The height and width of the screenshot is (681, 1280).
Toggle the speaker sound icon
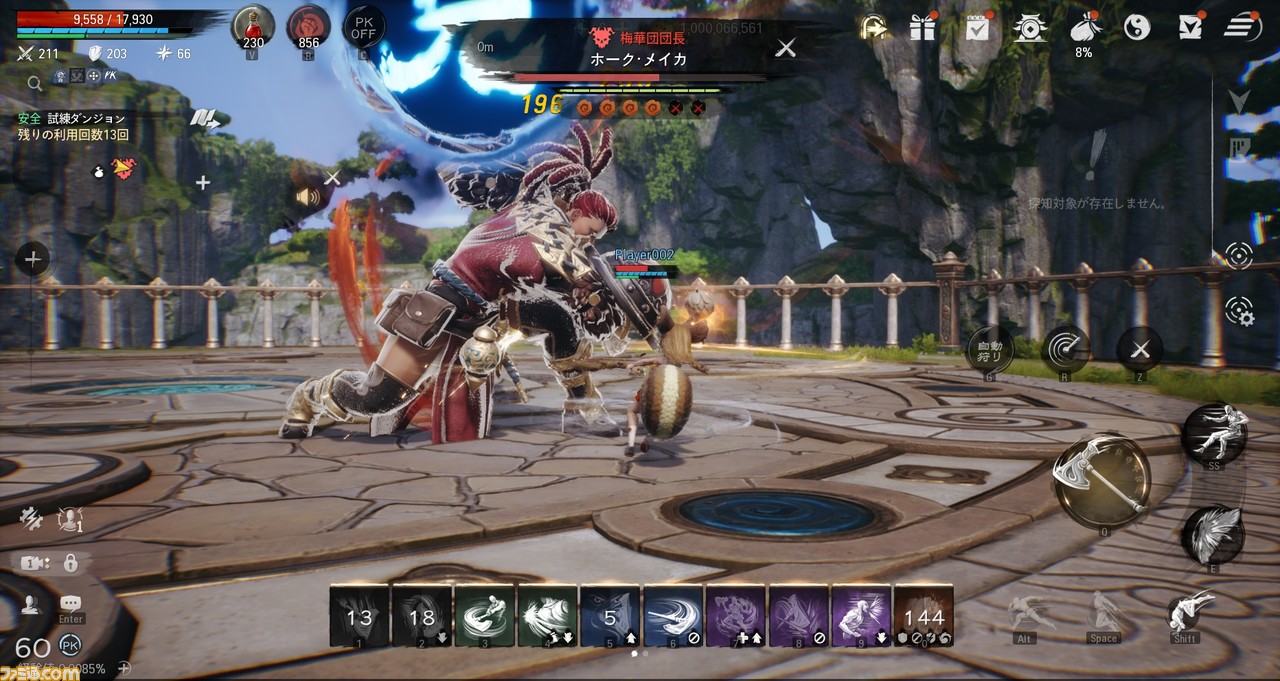(x=307, y=197)
